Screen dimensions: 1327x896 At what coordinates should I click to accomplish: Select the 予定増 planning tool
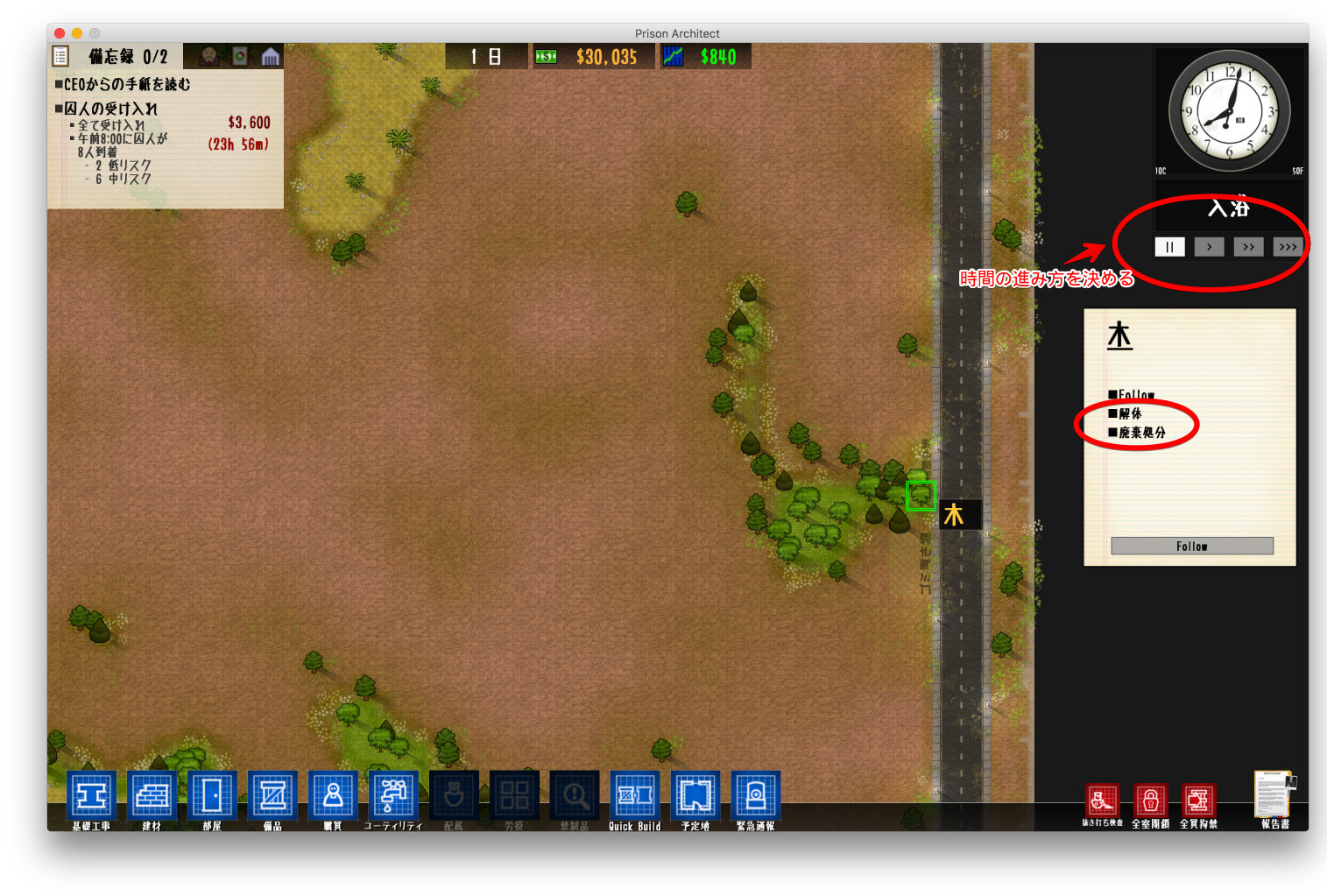tap(695, 796)
